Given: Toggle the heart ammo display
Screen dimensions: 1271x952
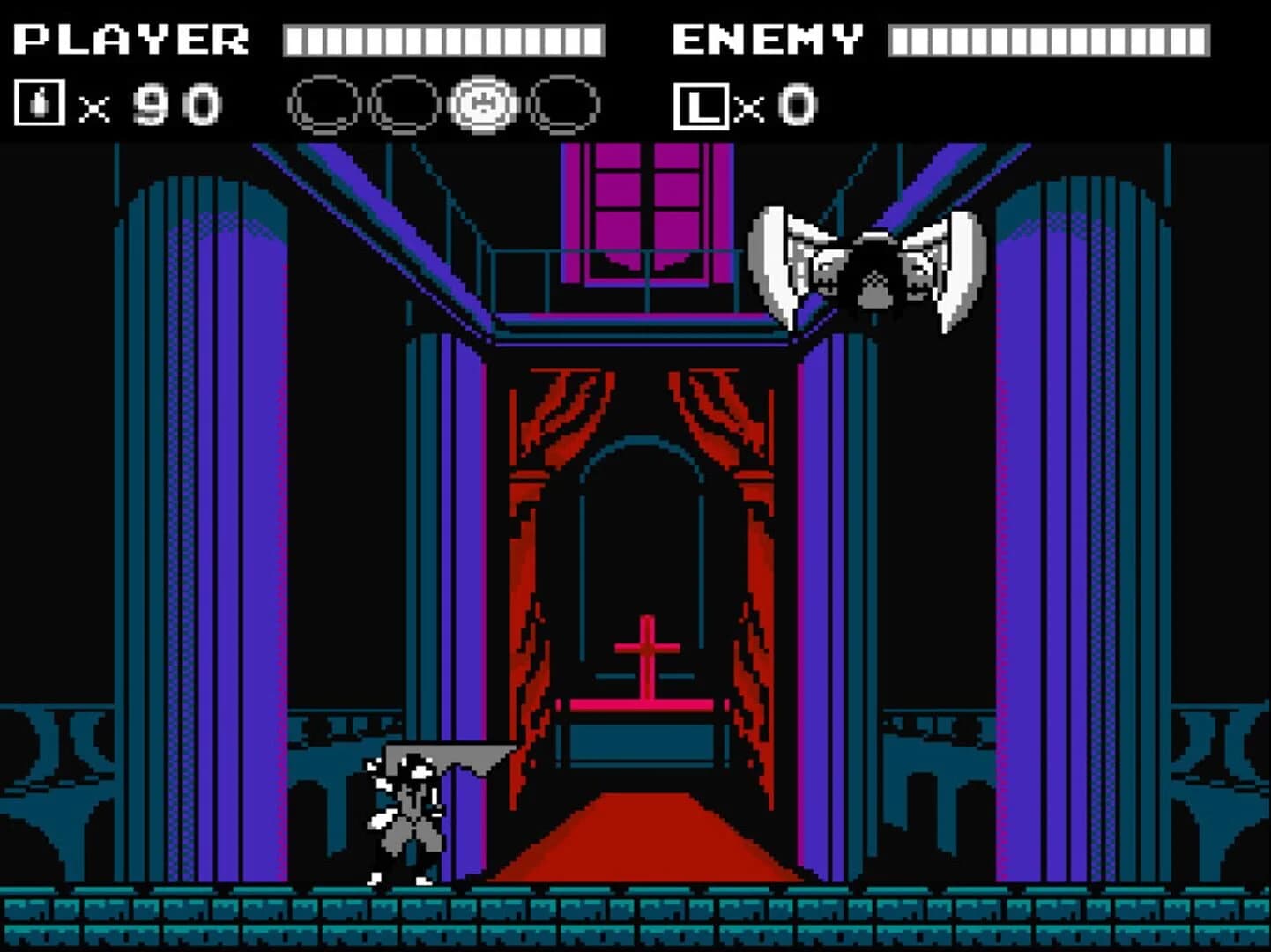Looking at the screenshot, I should [115, 104].
